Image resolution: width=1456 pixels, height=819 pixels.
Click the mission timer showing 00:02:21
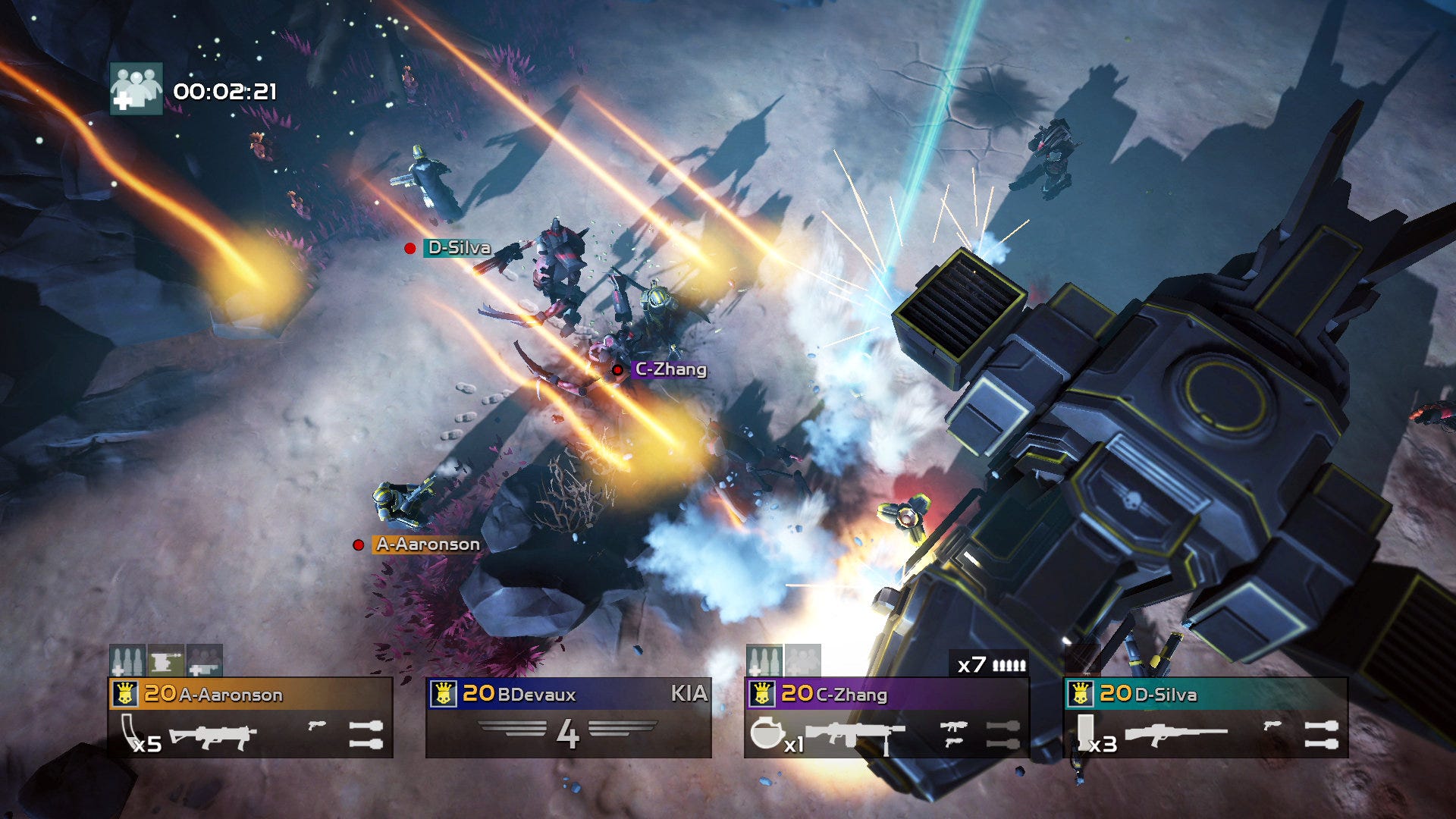[x=225, y=90]
